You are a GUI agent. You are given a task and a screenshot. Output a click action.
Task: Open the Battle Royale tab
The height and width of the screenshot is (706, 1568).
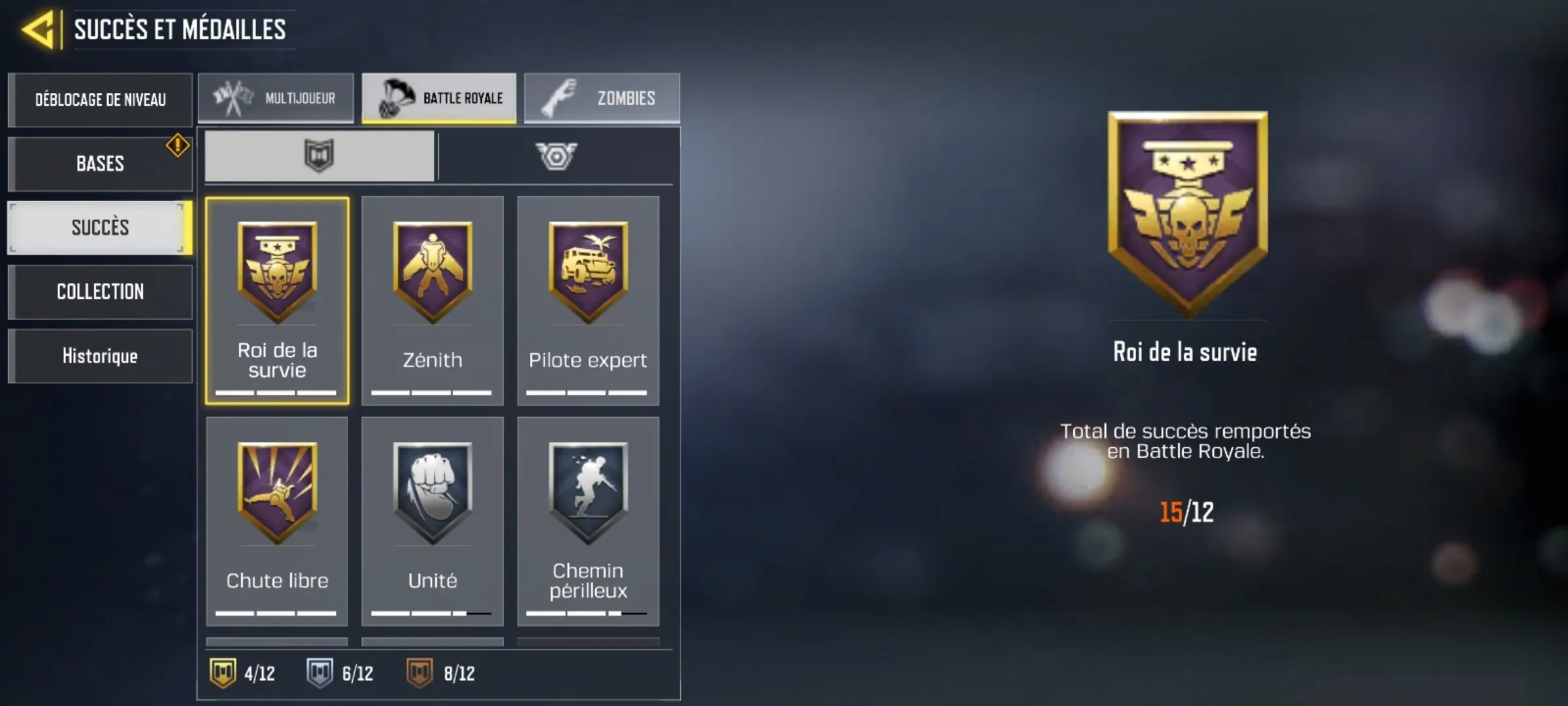tap(439, 97)
